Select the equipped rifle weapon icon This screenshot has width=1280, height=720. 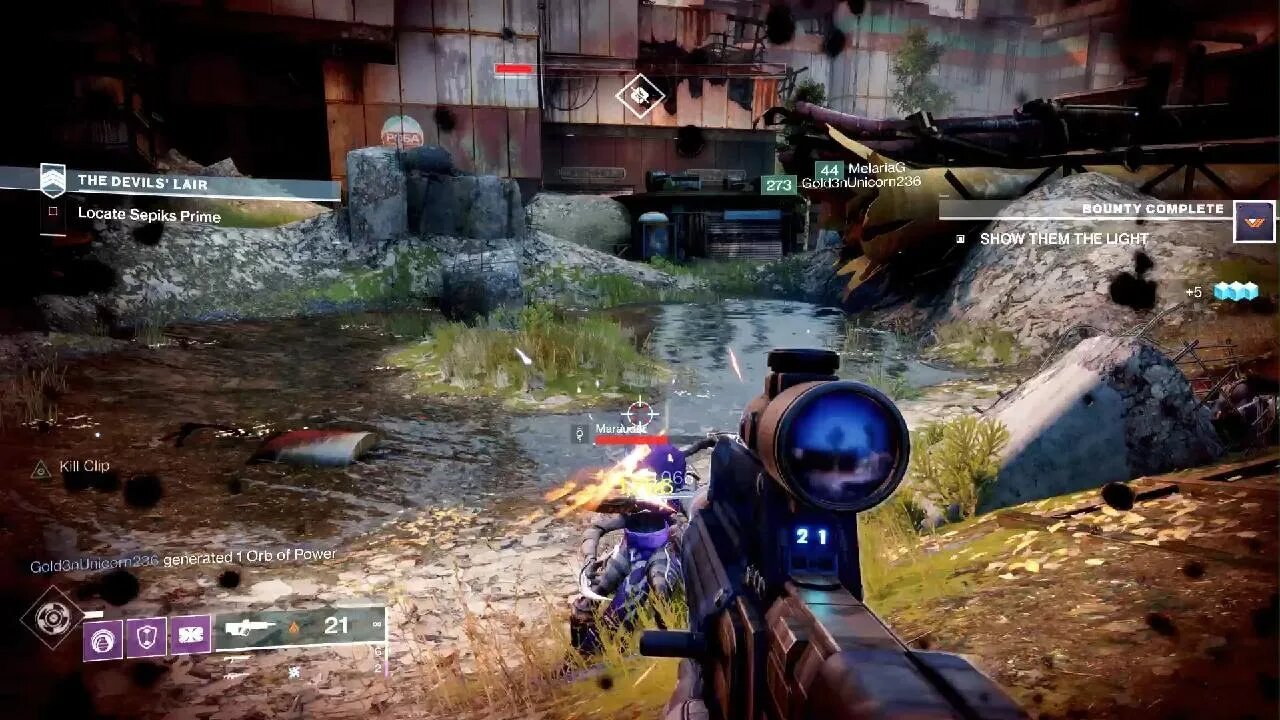click(x=250, y=628)
